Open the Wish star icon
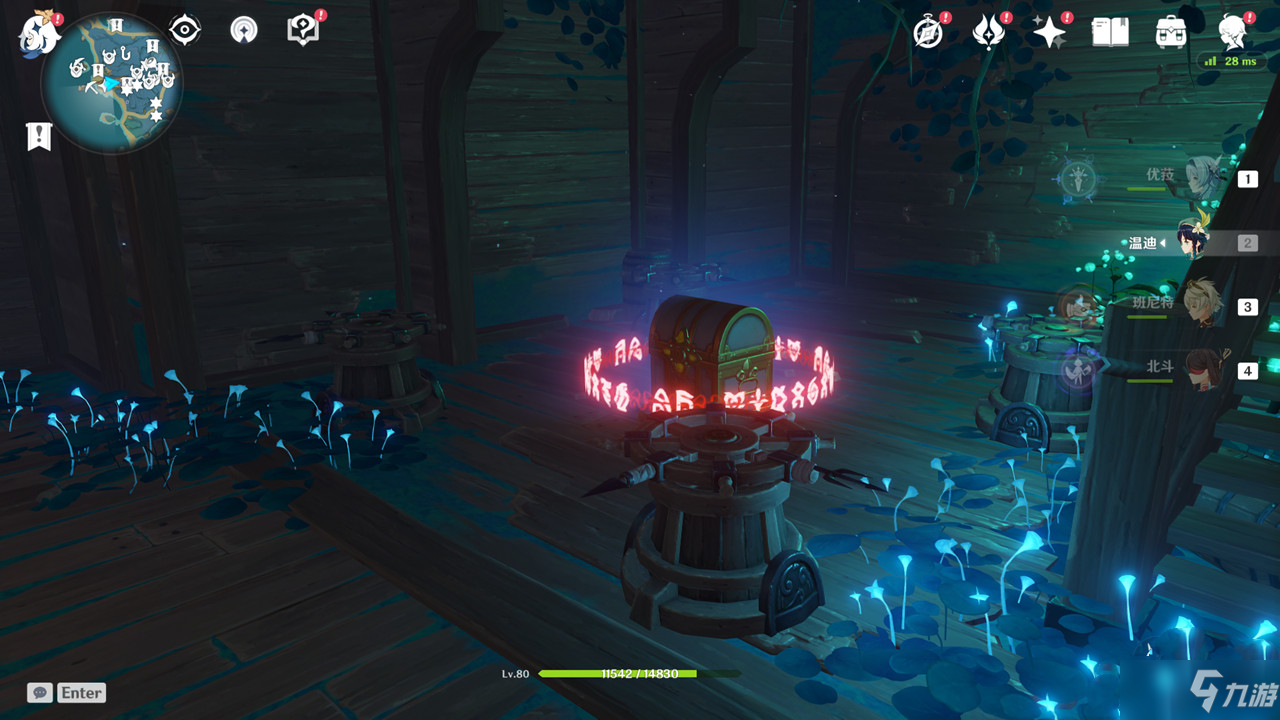1280x720 pixels. click(1049, 32)
